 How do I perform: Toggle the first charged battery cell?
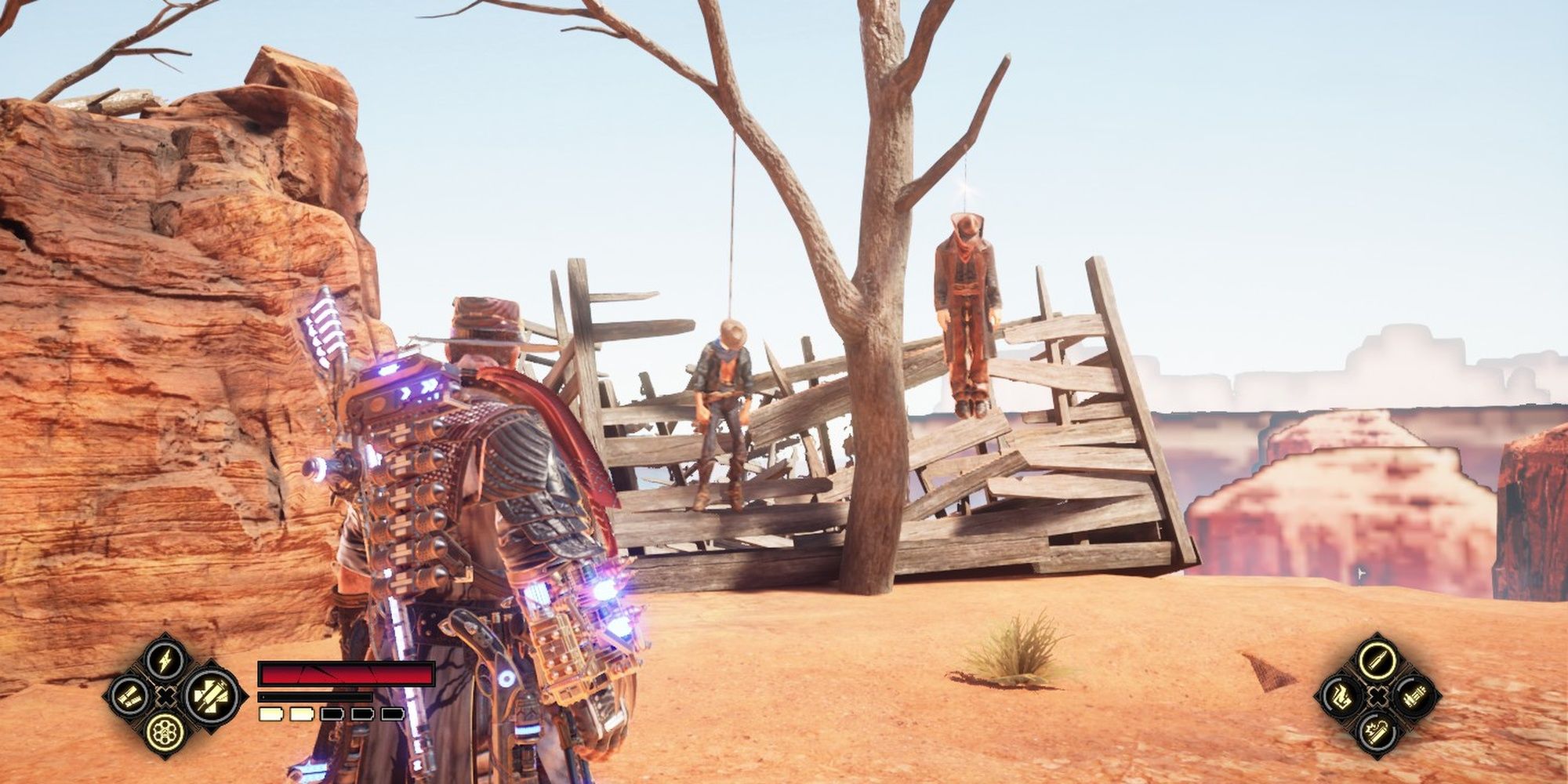coord(270,713)
